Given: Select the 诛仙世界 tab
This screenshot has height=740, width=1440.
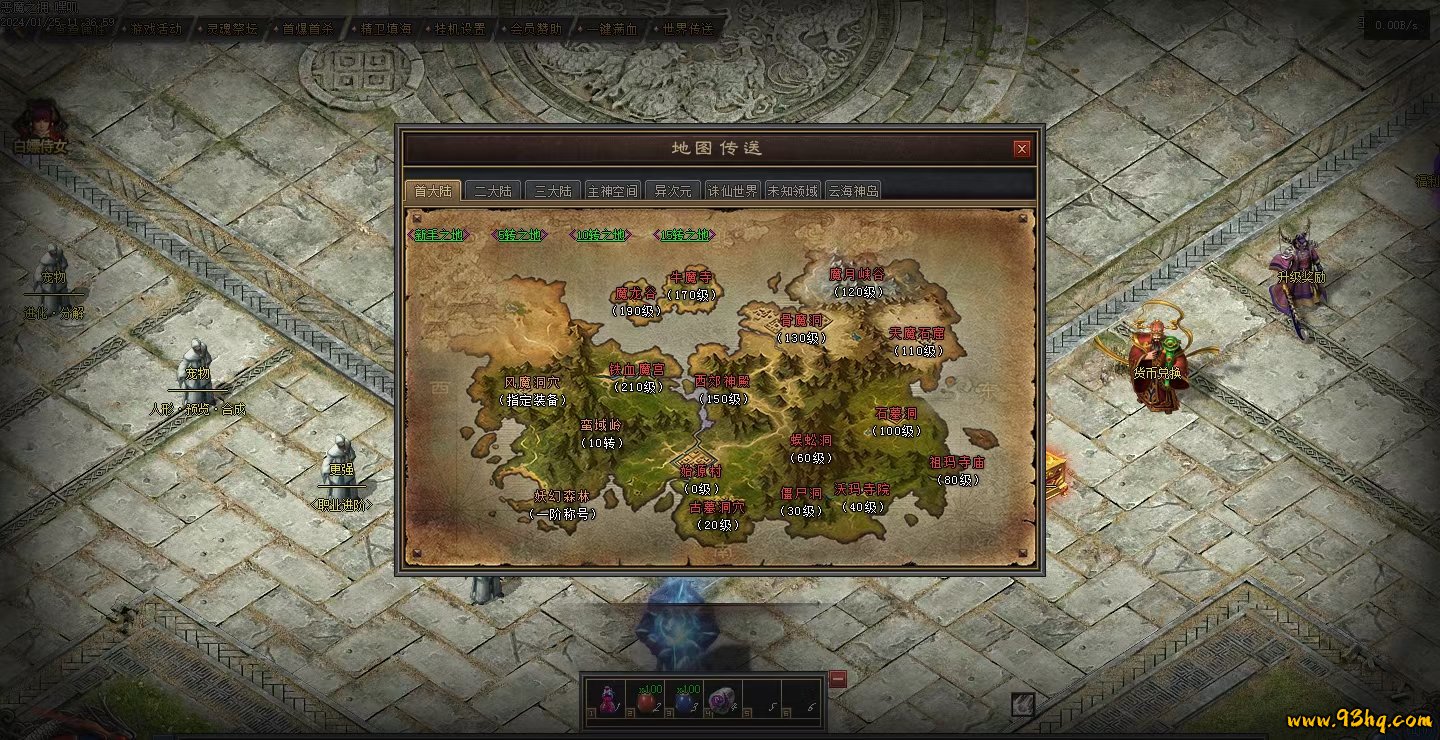Looking at the screenshot, I should tap(733, 191).
